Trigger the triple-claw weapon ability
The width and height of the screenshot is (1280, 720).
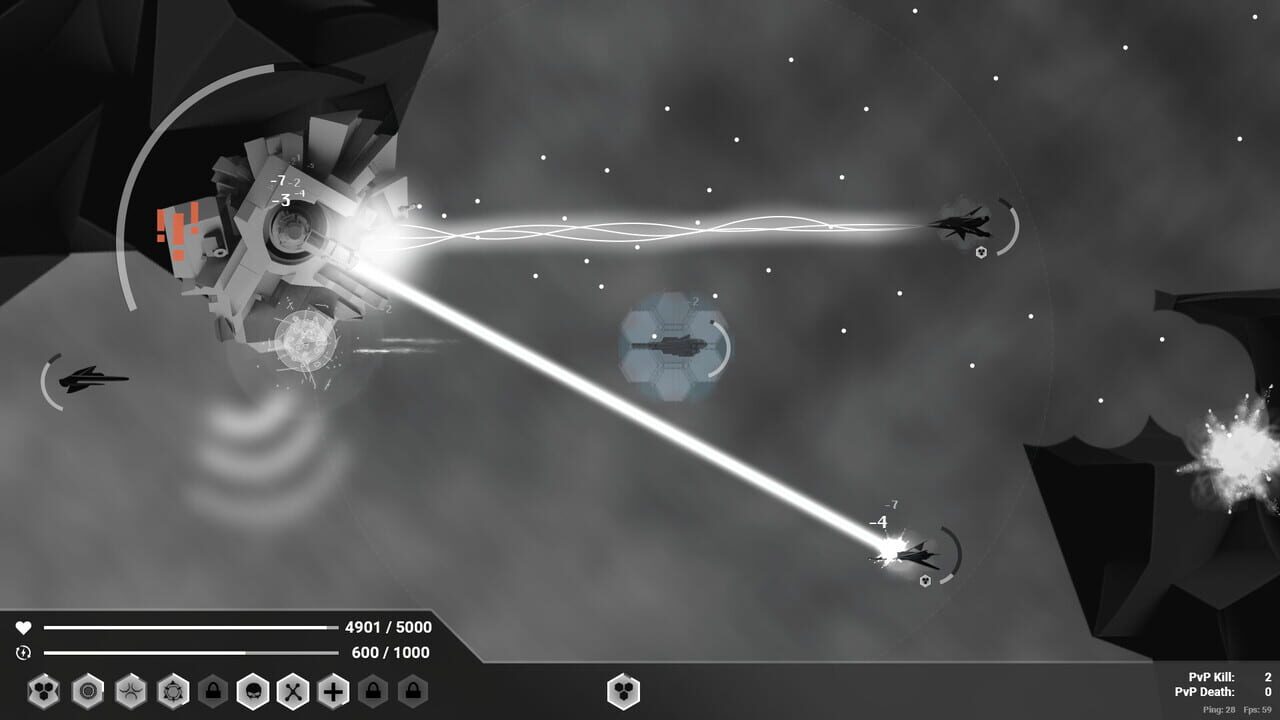128,691
